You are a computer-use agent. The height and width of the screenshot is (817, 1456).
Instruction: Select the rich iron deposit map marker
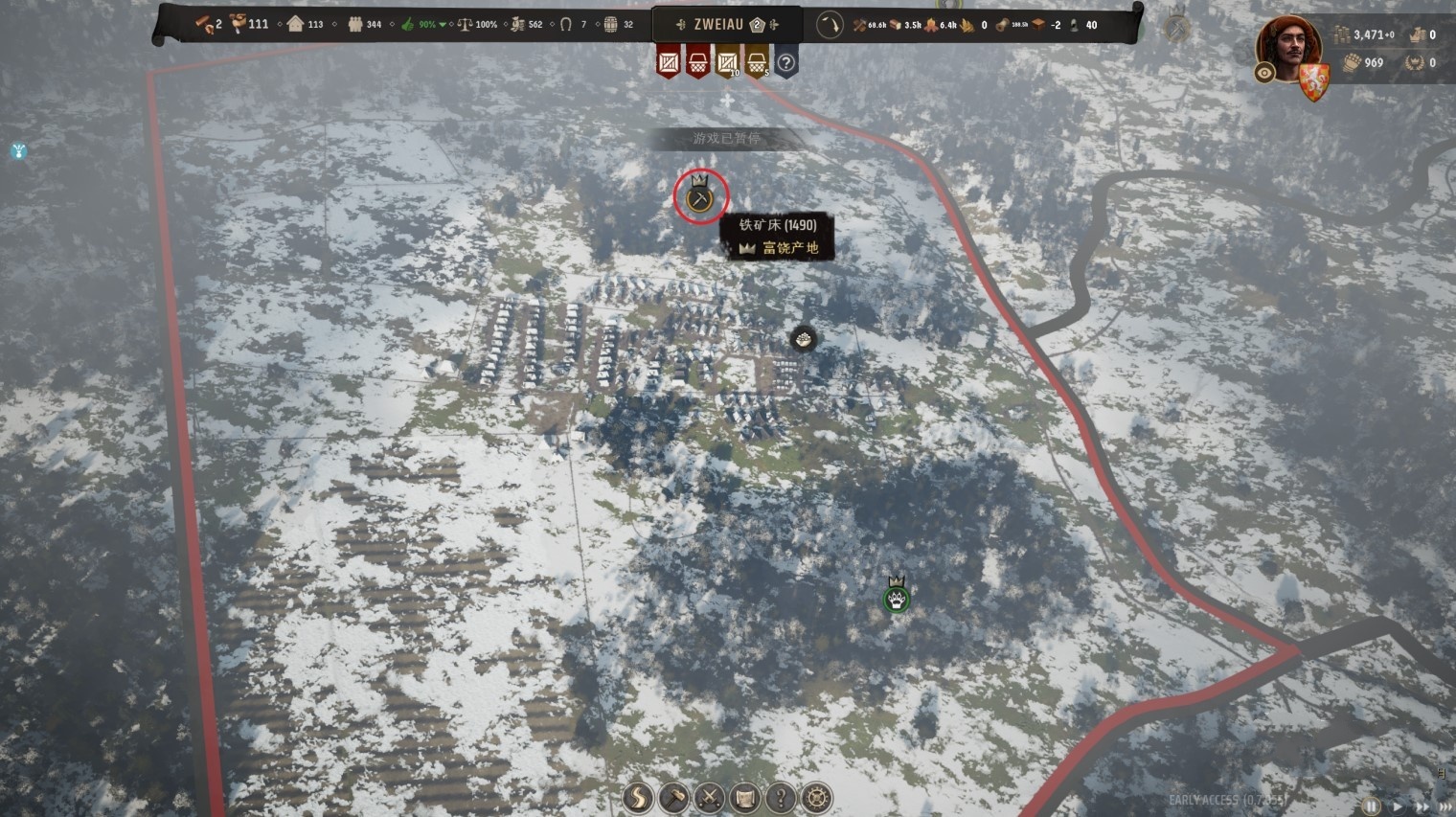pyautogui.click(x=700, y=199)
